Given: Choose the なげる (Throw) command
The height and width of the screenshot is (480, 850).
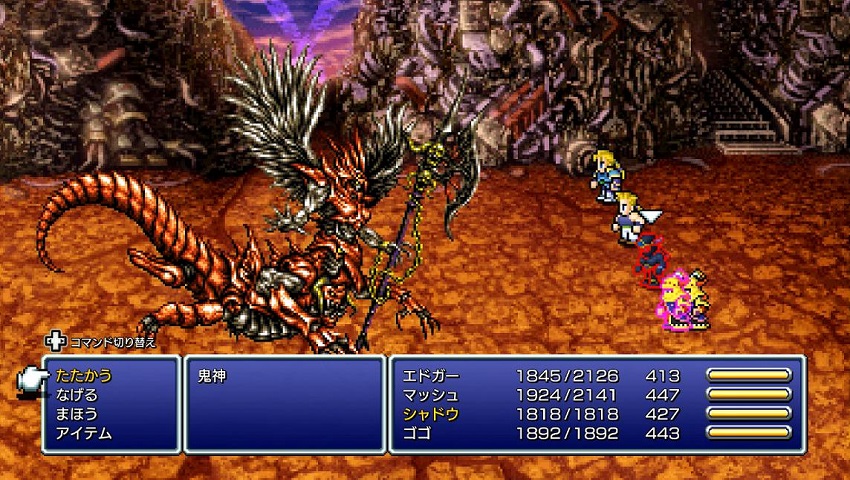Looking at the screenshot, I should [x=77, y=395].
